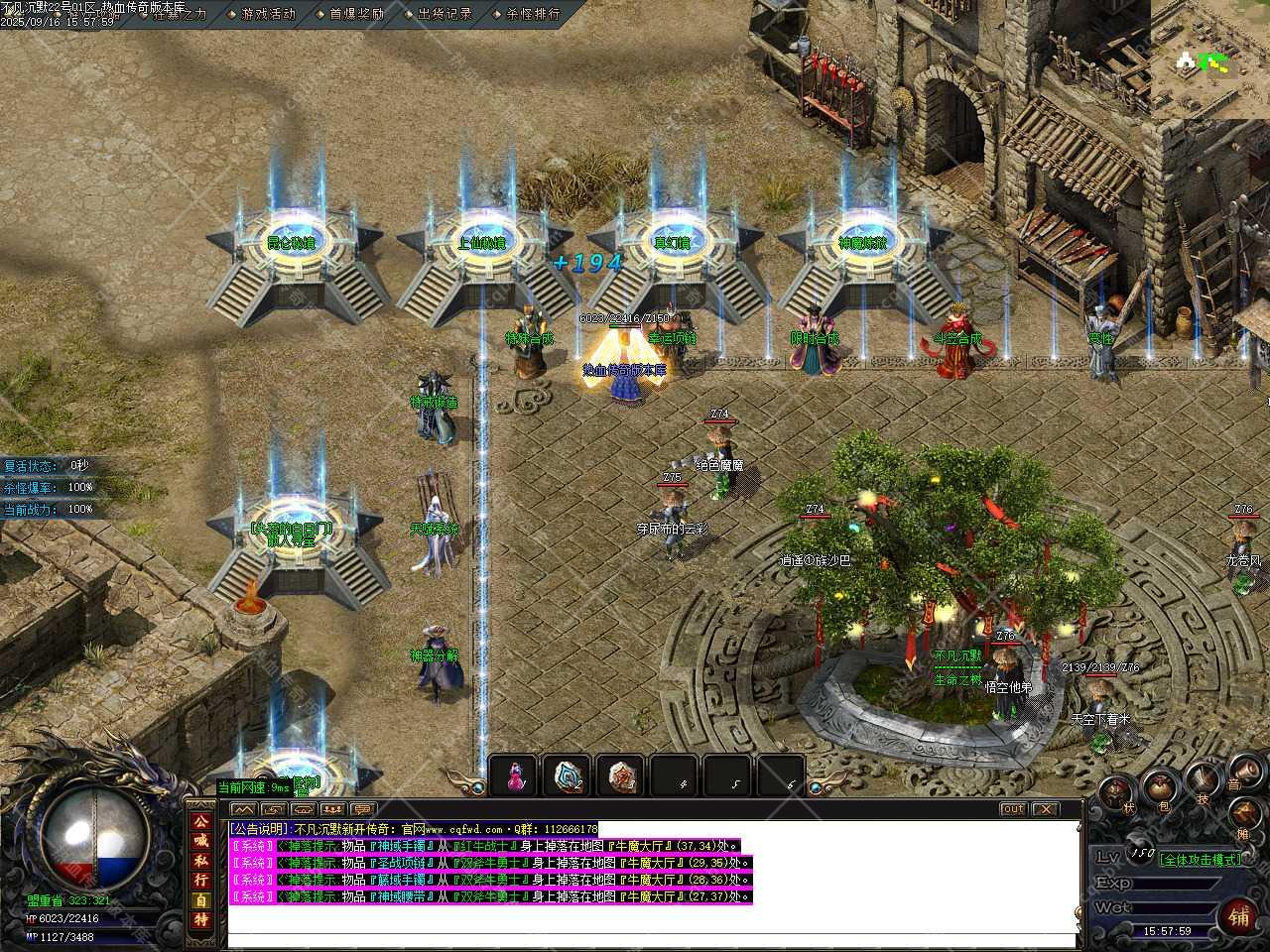The height and width of the screenshot is (952, 1270).
Task: Open the 首爆奖励 first-drop rewards menu
Action: point(356,14)
